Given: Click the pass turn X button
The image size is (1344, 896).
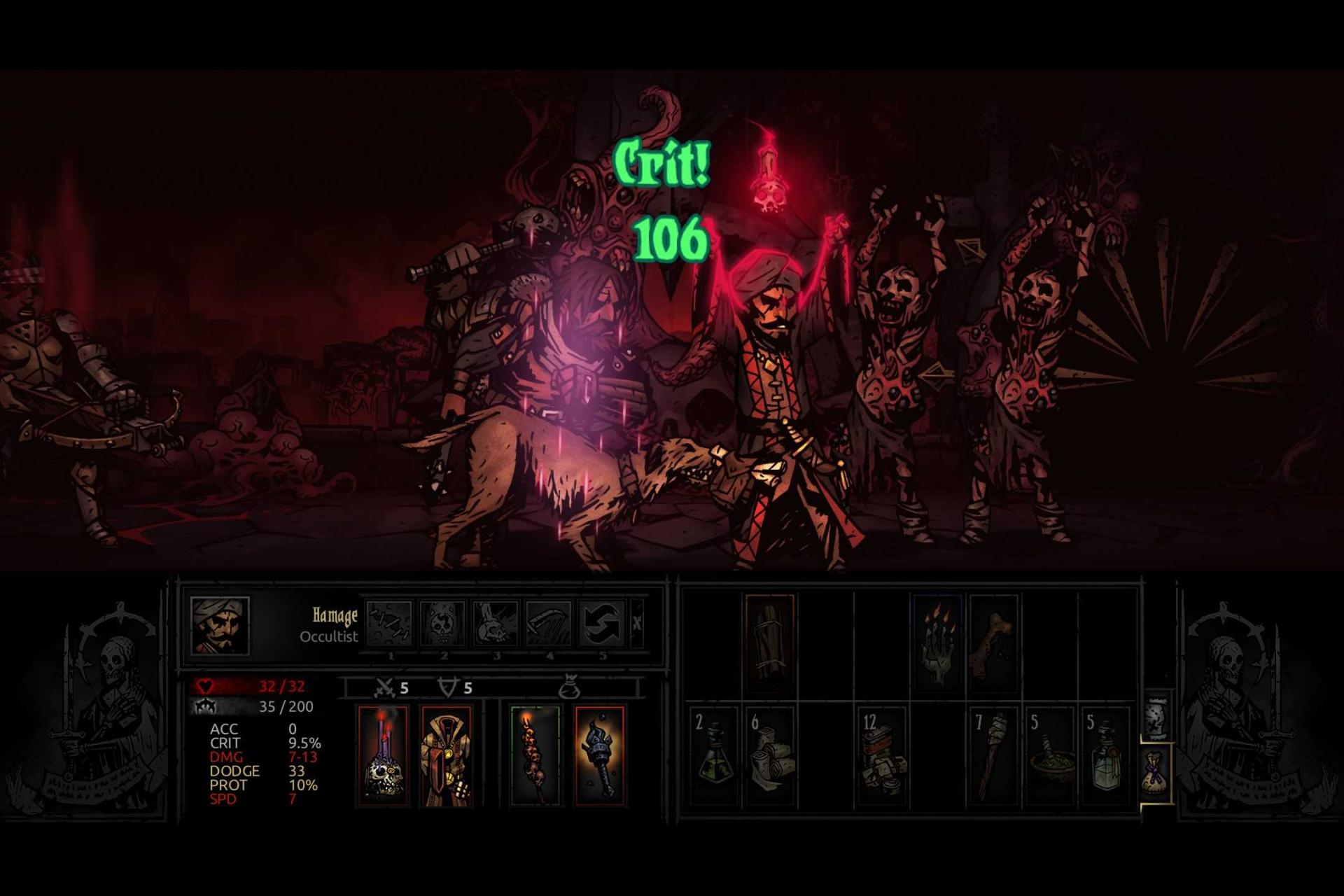Looking at the screenshot, I should (637, 623).
